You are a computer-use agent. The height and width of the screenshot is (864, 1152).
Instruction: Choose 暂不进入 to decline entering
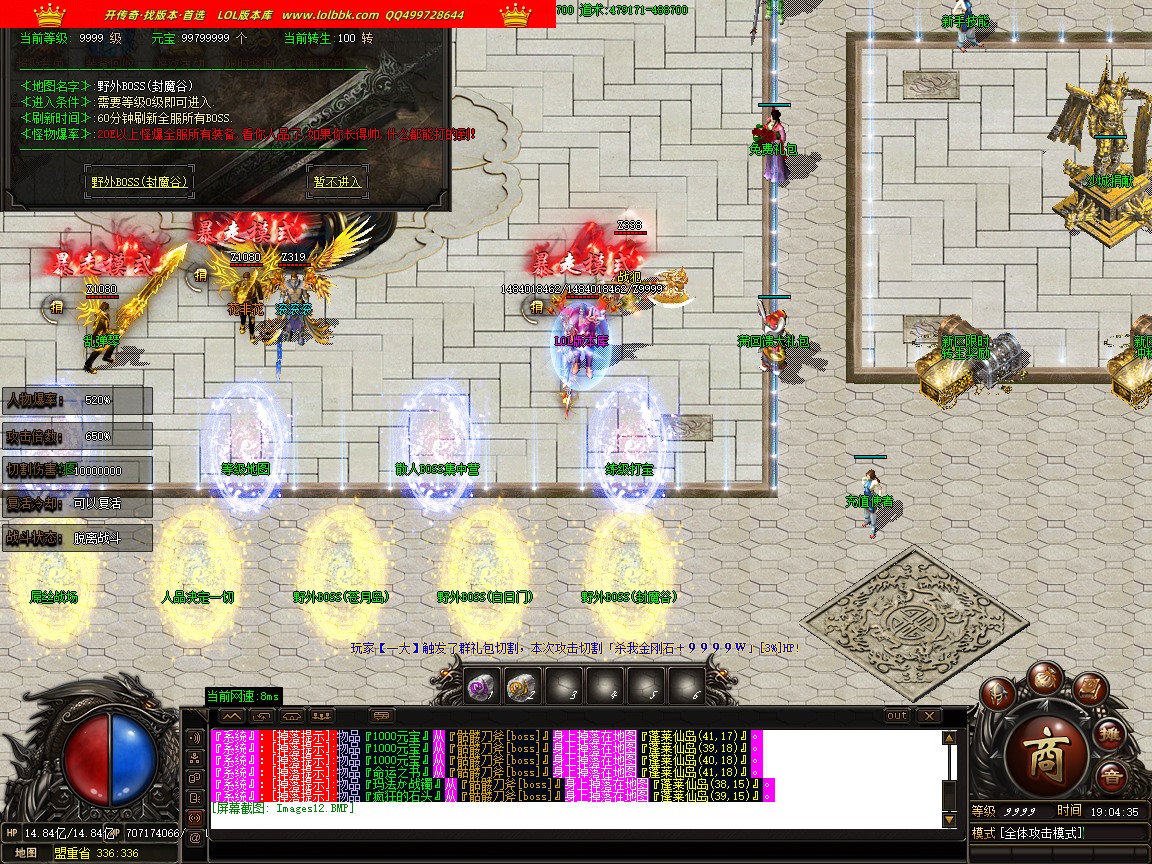pyautogui.click(x=336, y=182)
